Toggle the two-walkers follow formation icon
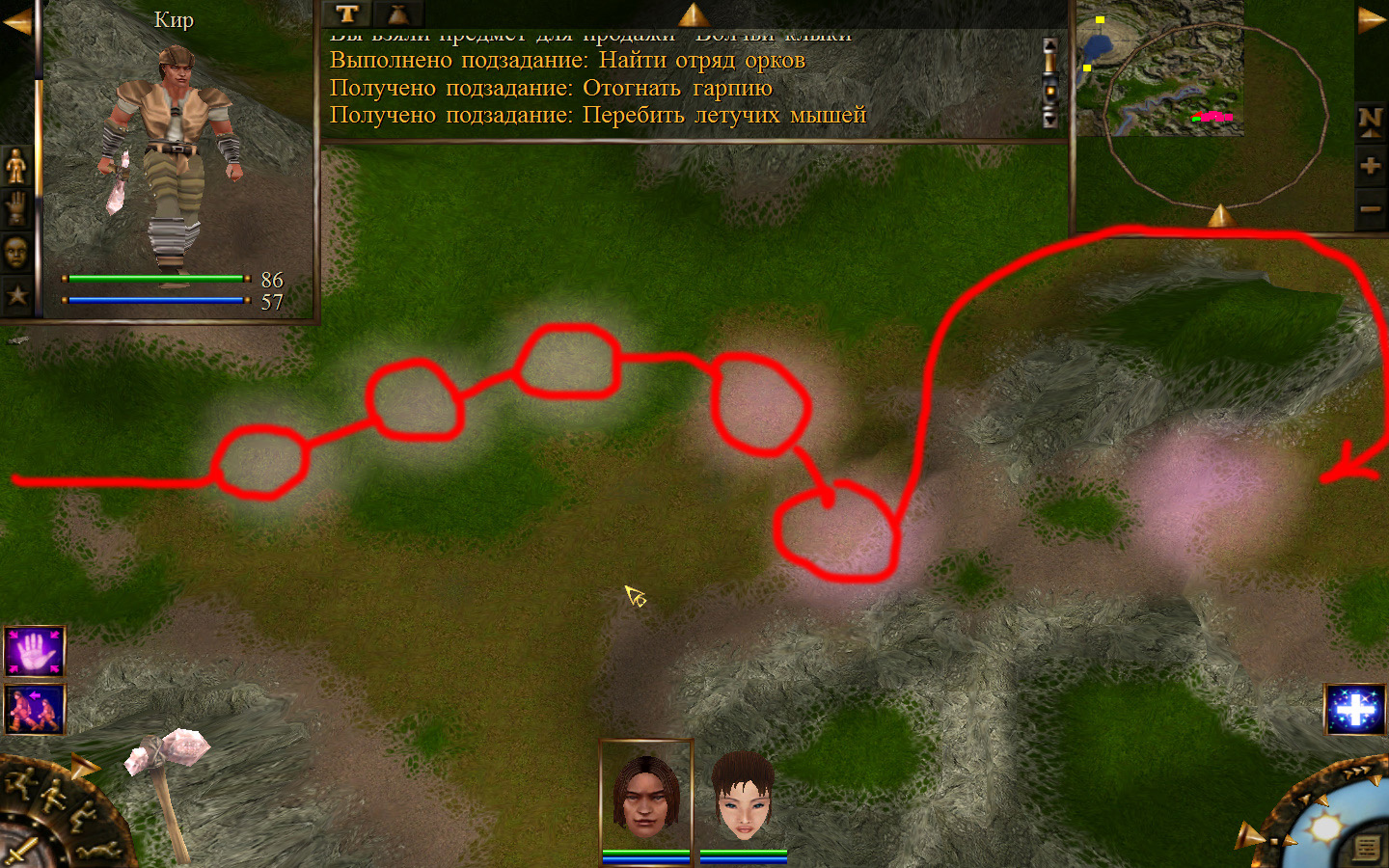1389x868 pixels. coord(35,710)
